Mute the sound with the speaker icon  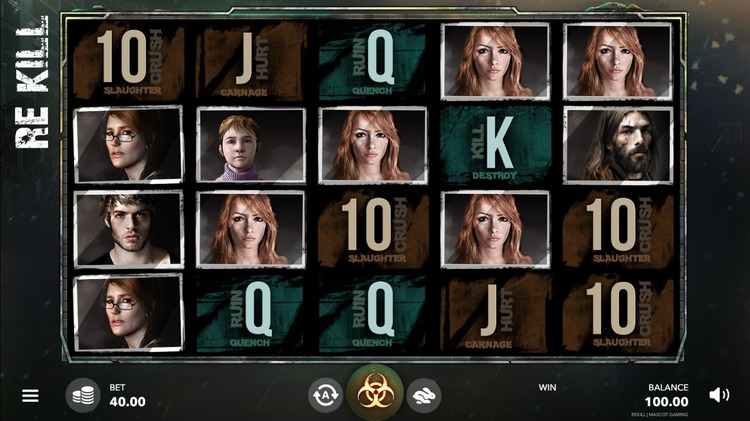pos(718,395)
